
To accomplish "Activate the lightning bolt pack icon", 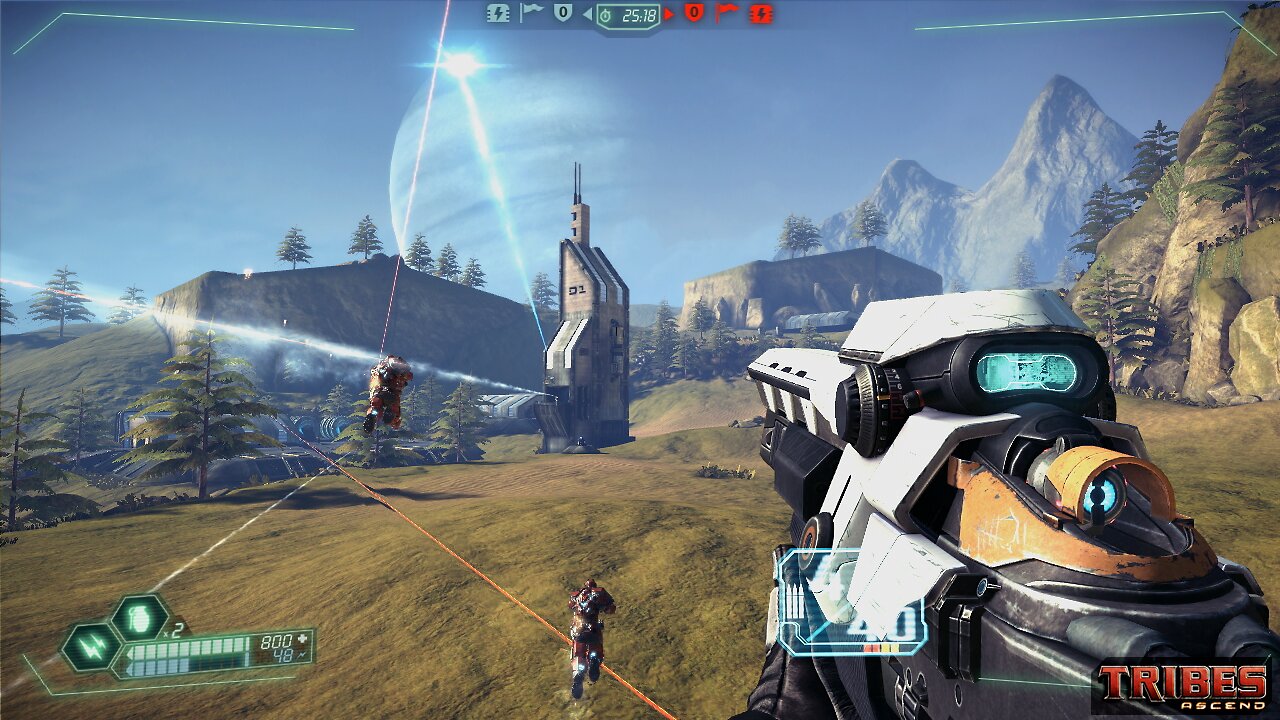I will pos(91,648).
